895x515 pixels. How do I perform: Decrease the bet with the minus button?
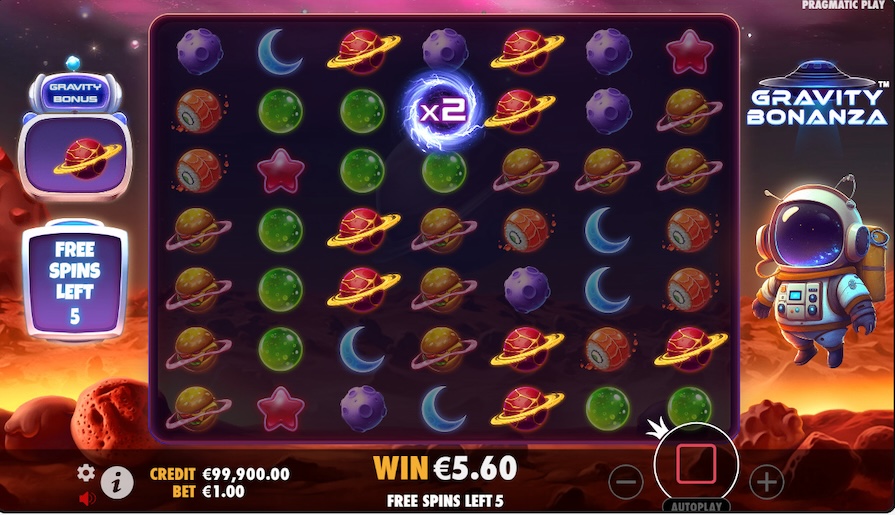point(625,482)
